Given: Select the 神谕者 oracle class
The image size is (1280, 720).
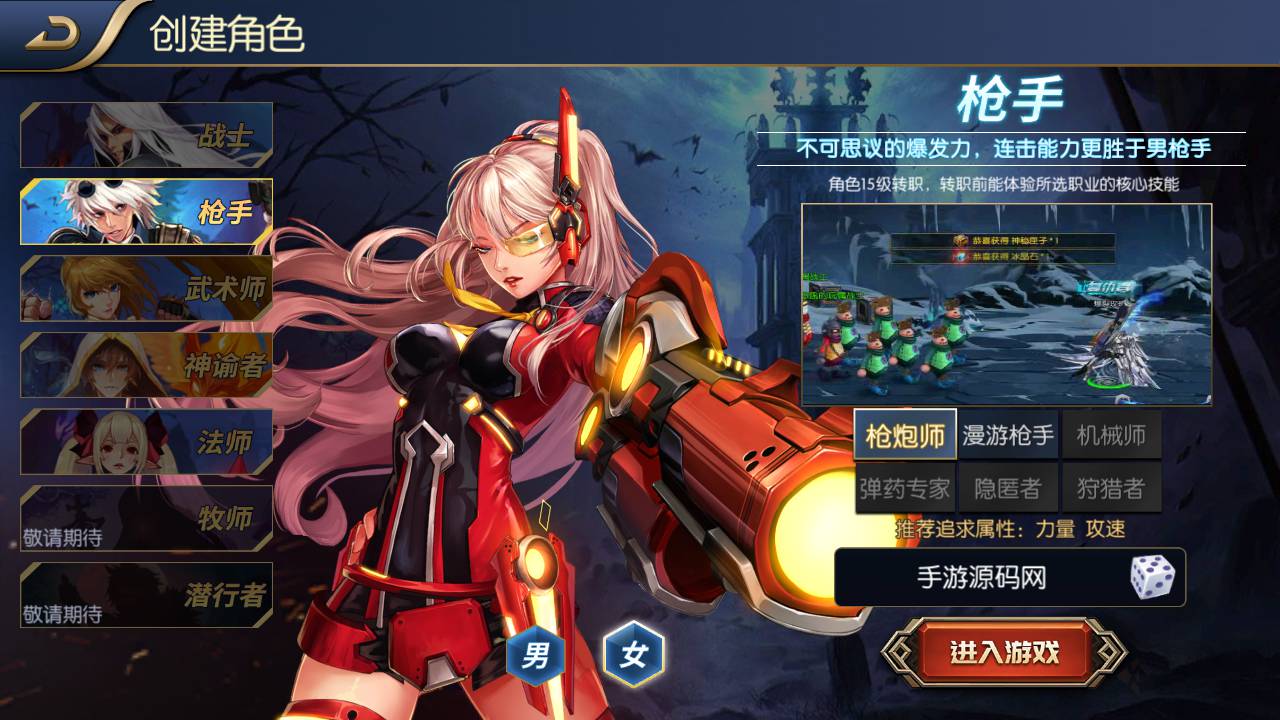Looking at the screenshot, I should (147, 365).
